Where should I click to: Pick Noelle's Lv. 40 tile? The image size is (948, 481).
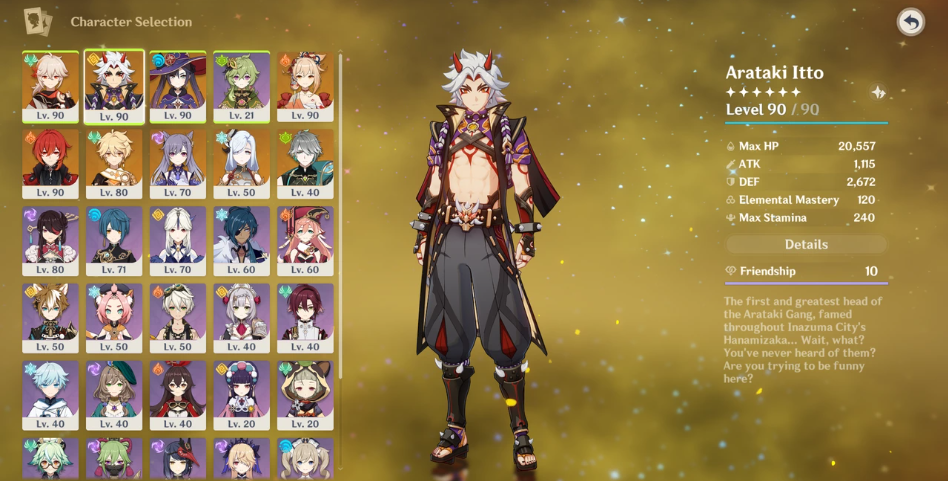241,318
